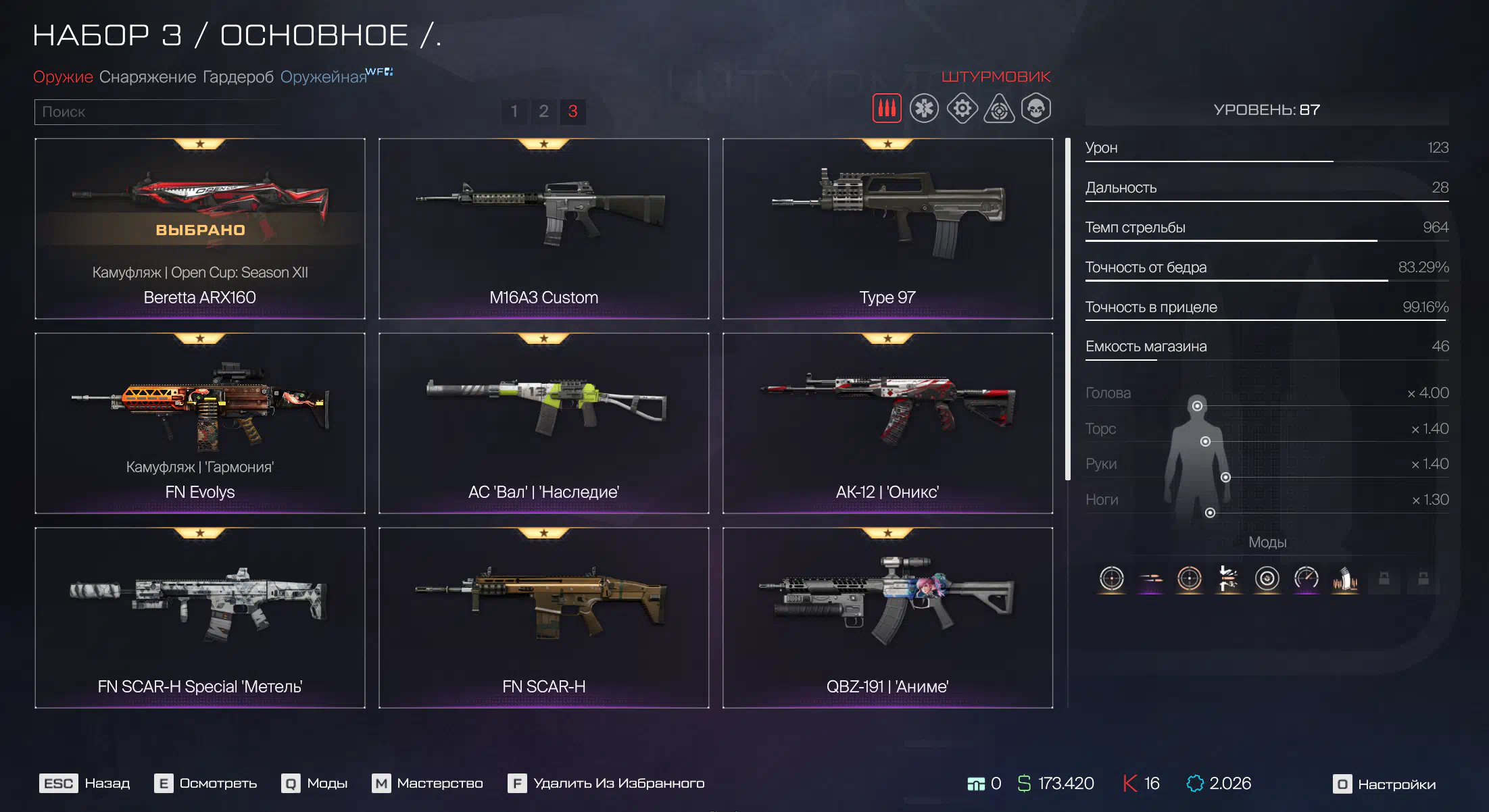
Task: Choose FN SCAR-H Special 'Метель'
Action: coord(200,617)
